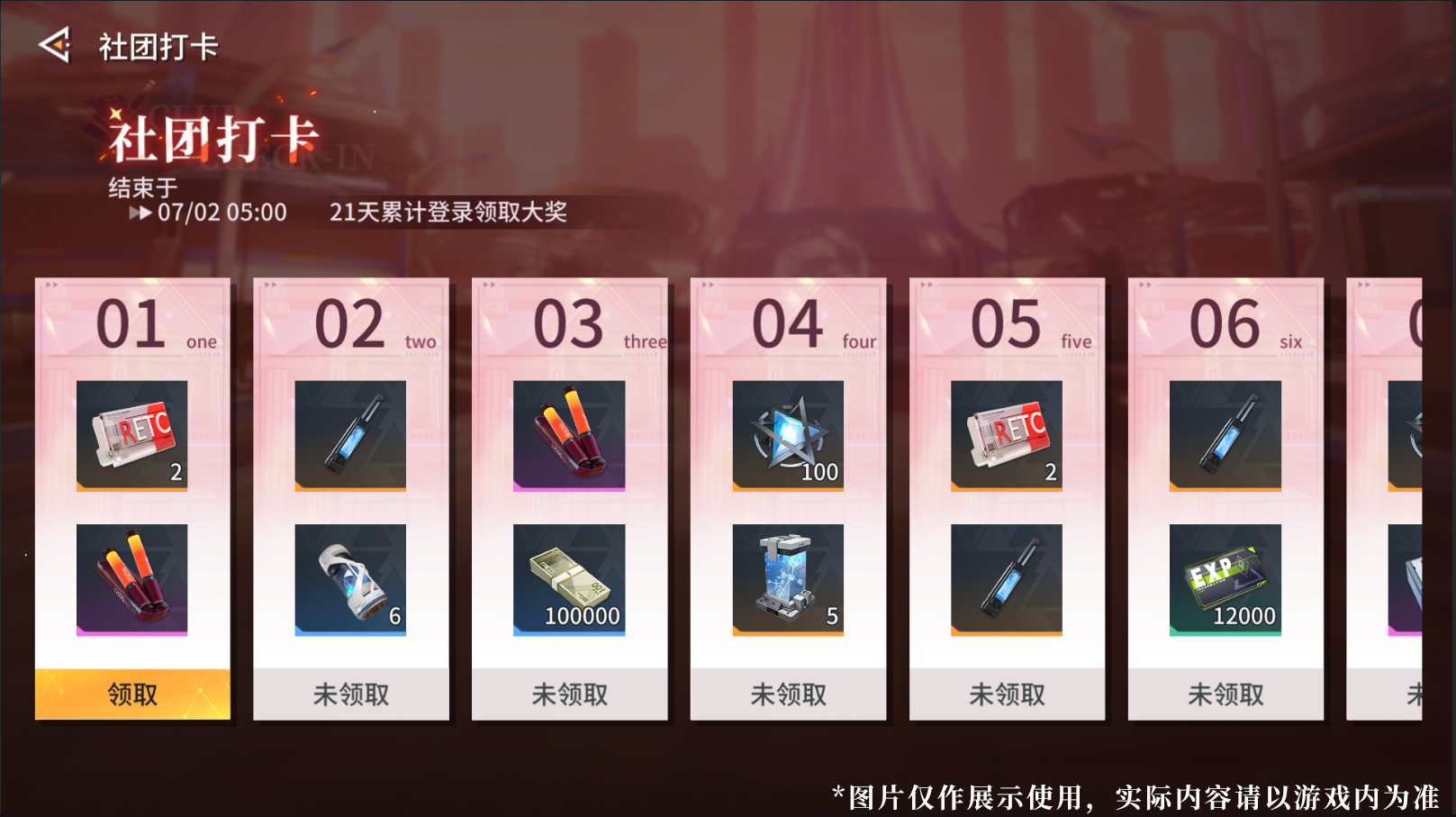The height and width of the screenshot is (817, 1456).
Task: Select the dual flares reward on Day 03
Action: coord(570,436)
